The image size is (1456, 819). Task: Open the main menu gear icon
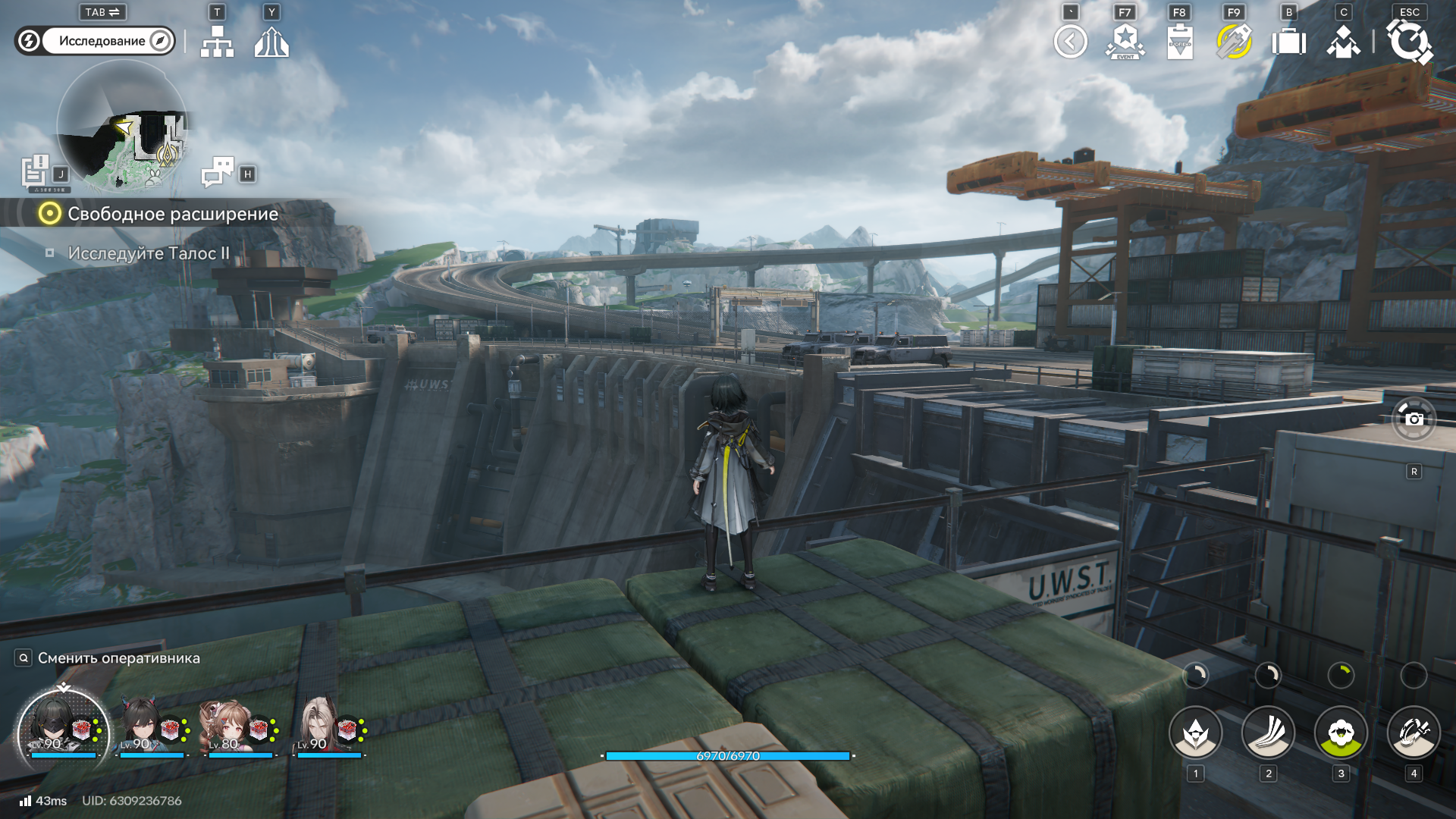click(1409, 42)
